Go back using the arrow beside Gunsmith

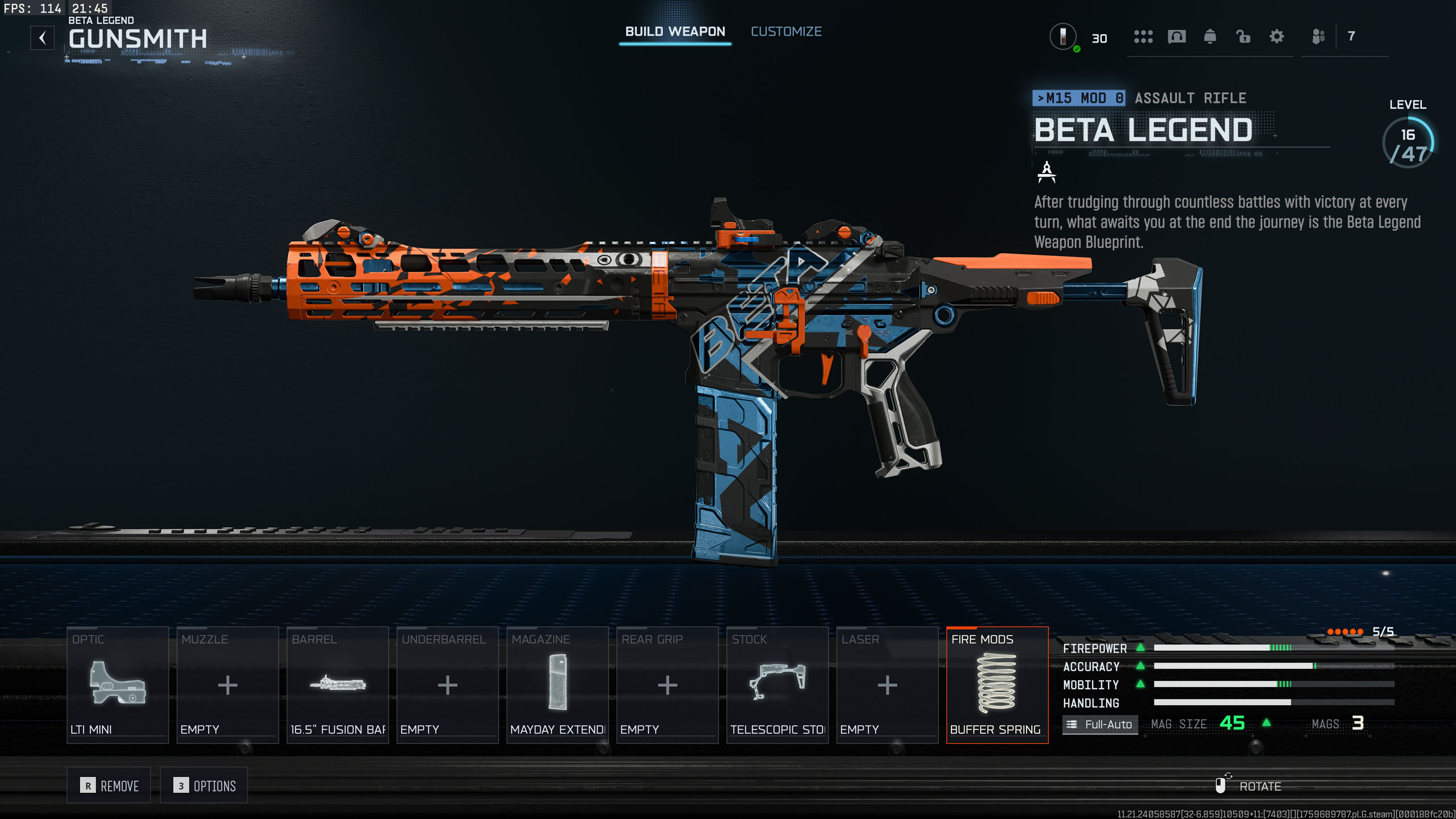pyautogui.click(x=43, y=38)
